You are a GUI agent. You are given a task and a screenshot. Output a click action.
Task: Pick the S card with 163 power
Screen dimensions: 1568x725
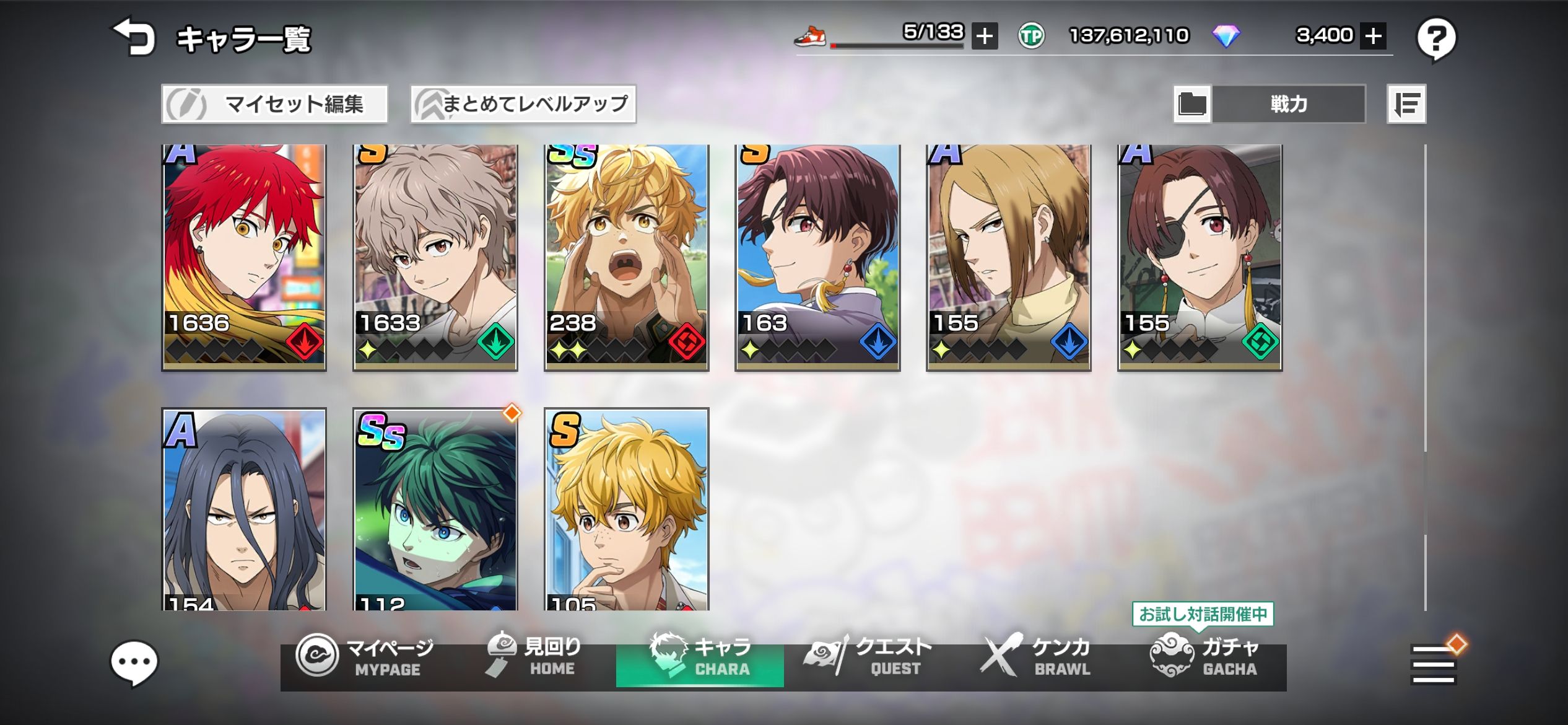817,257
